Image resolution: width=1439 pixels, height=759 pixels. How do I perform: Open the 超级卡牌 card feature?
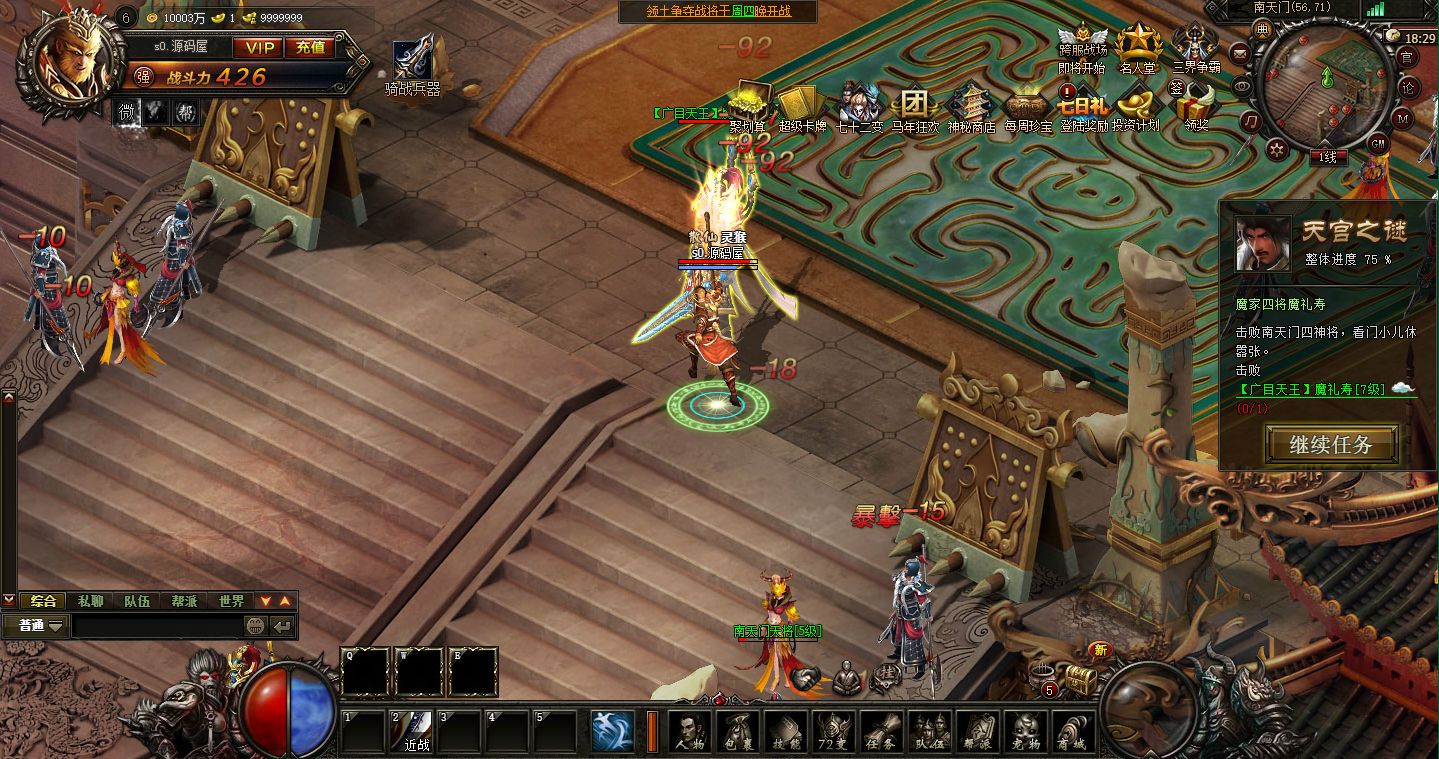[x=801, y=105]
